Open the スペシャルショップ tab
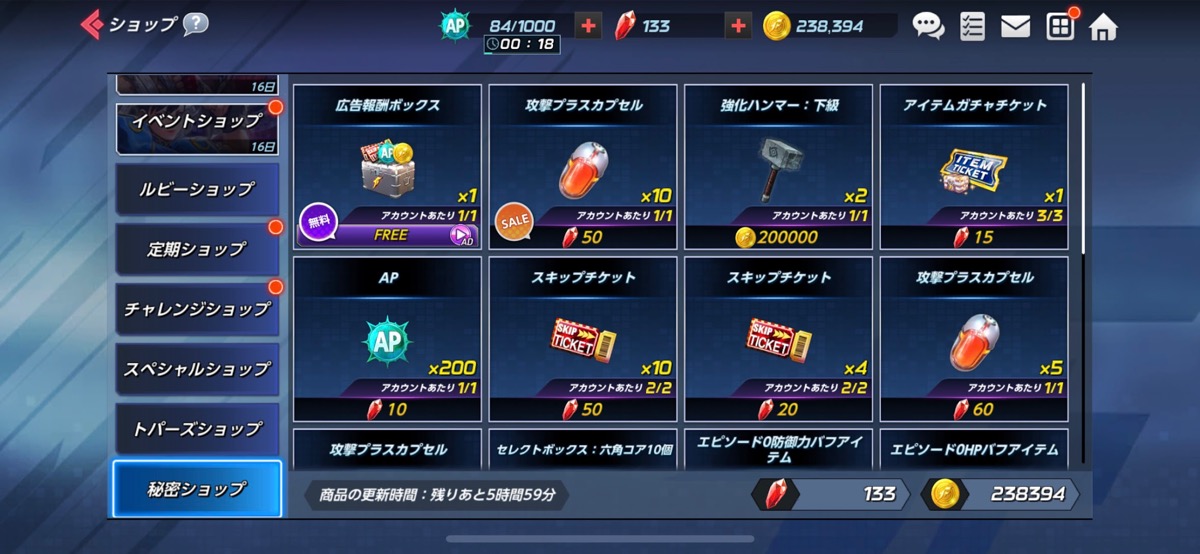This screenshot has width=1200, height=554. coord(197,369)
